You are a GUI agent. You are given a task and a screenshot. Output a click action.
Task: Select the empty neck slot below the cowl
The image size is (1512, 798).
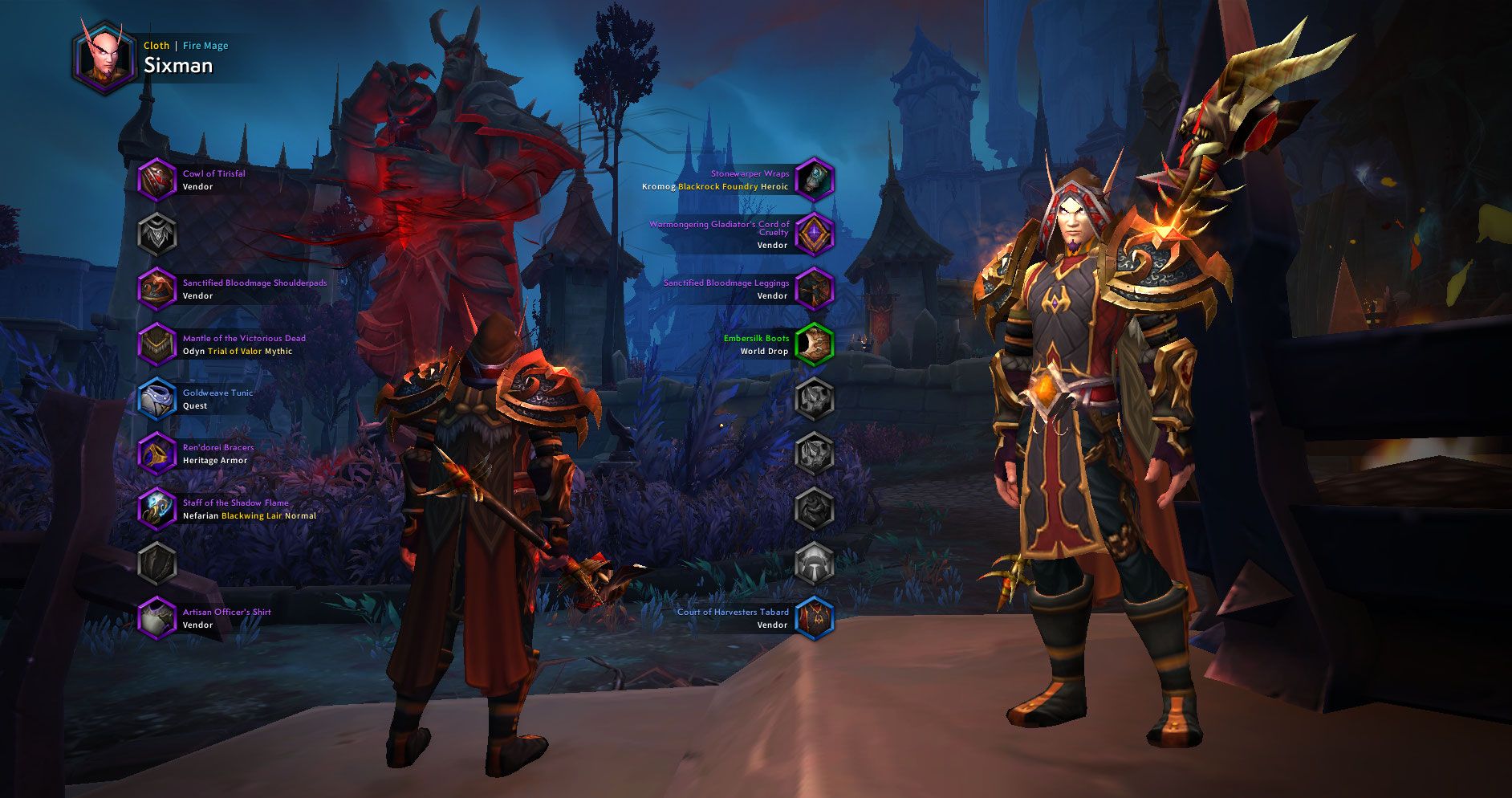click(x=157, y=234)
